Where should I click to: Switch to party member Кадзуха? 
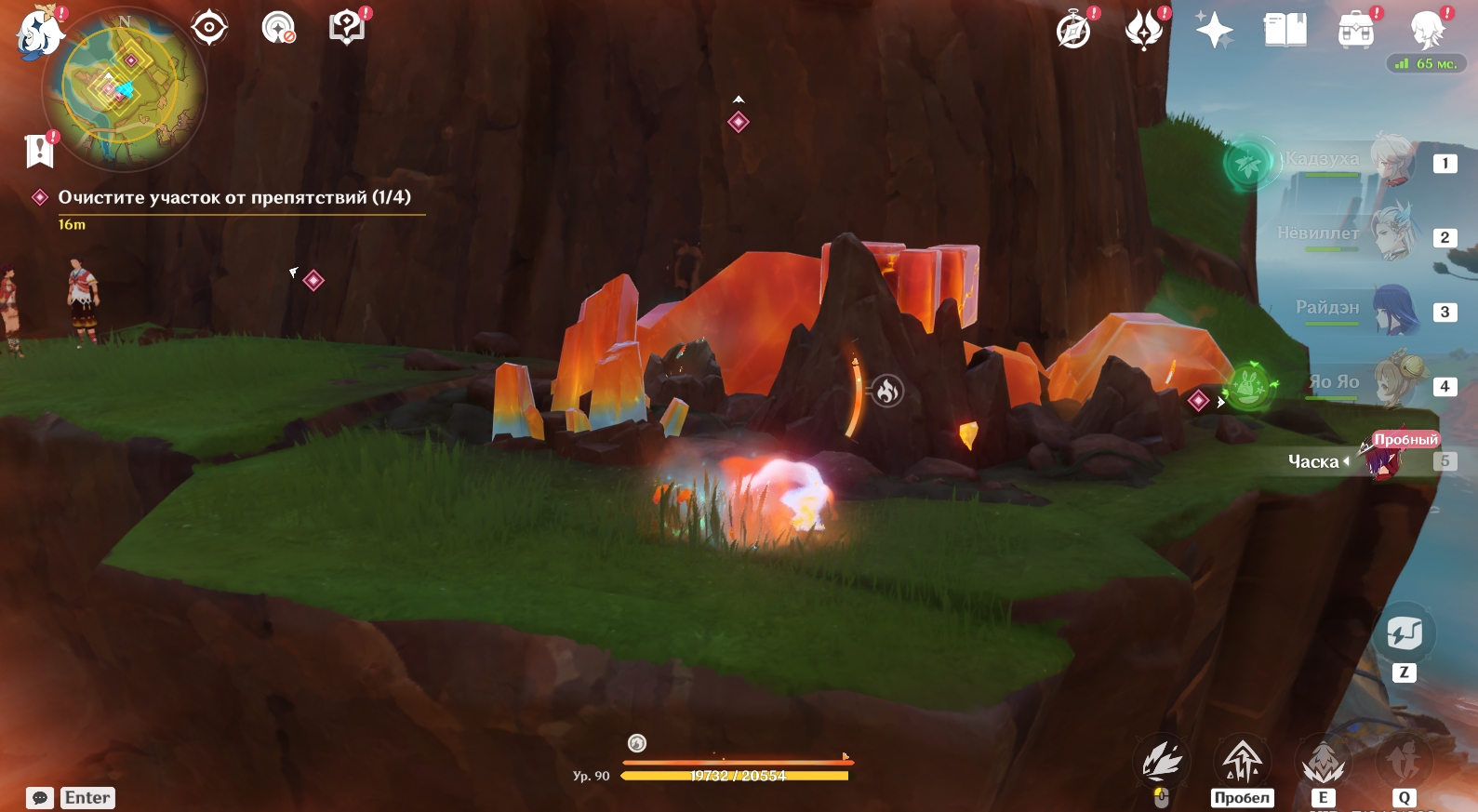coord(1392,162)
